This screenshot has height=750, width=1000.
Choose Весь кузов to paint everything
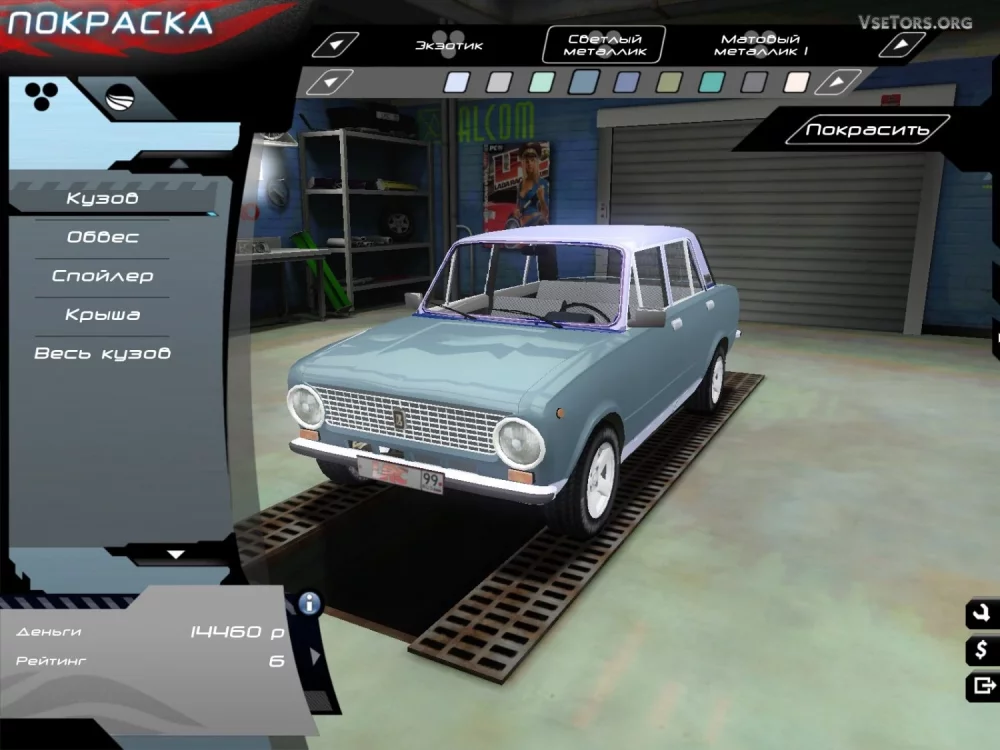click(x=102, y=354)
